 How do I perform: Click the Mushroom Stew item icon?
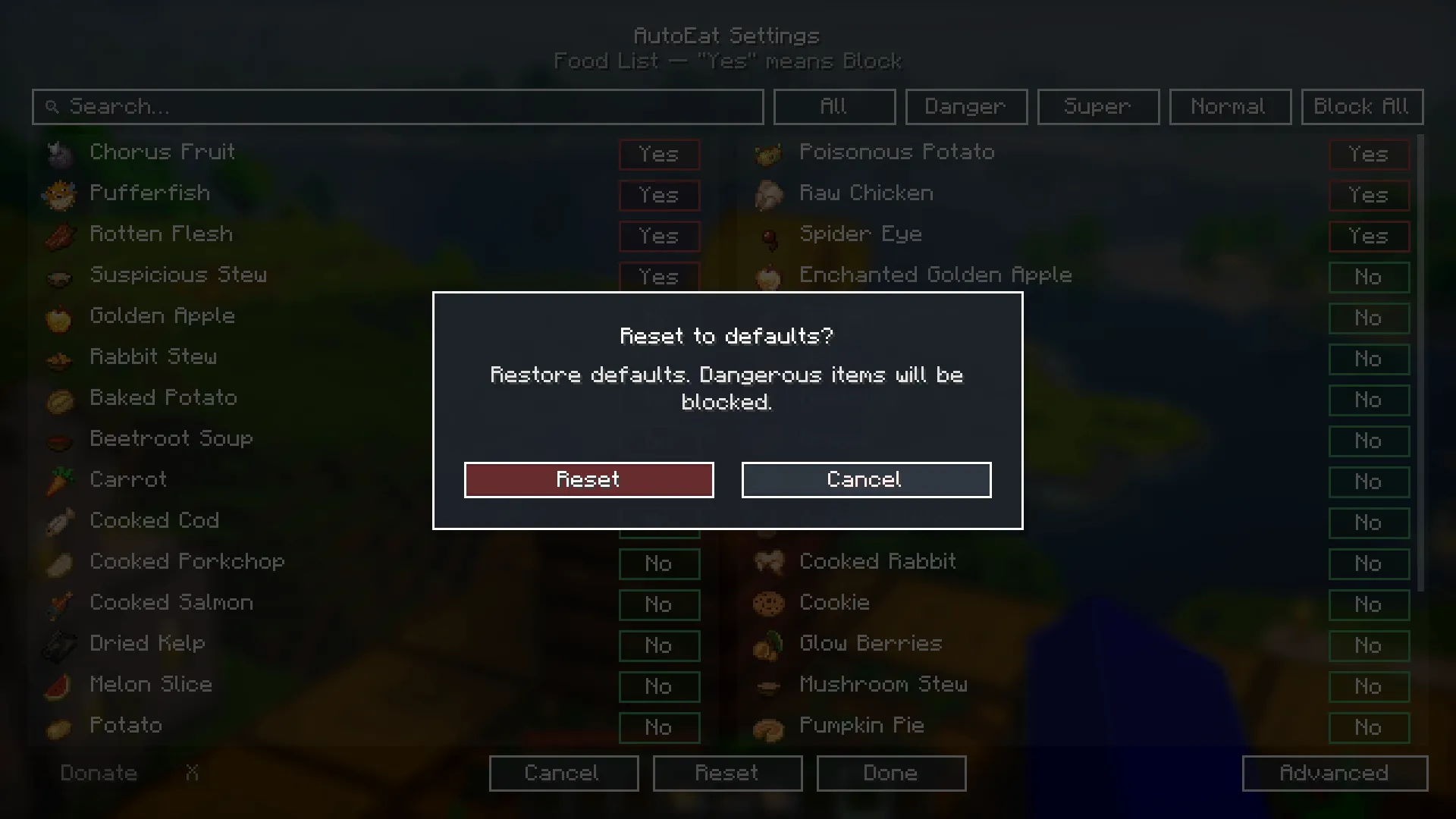tap(770, 686)
